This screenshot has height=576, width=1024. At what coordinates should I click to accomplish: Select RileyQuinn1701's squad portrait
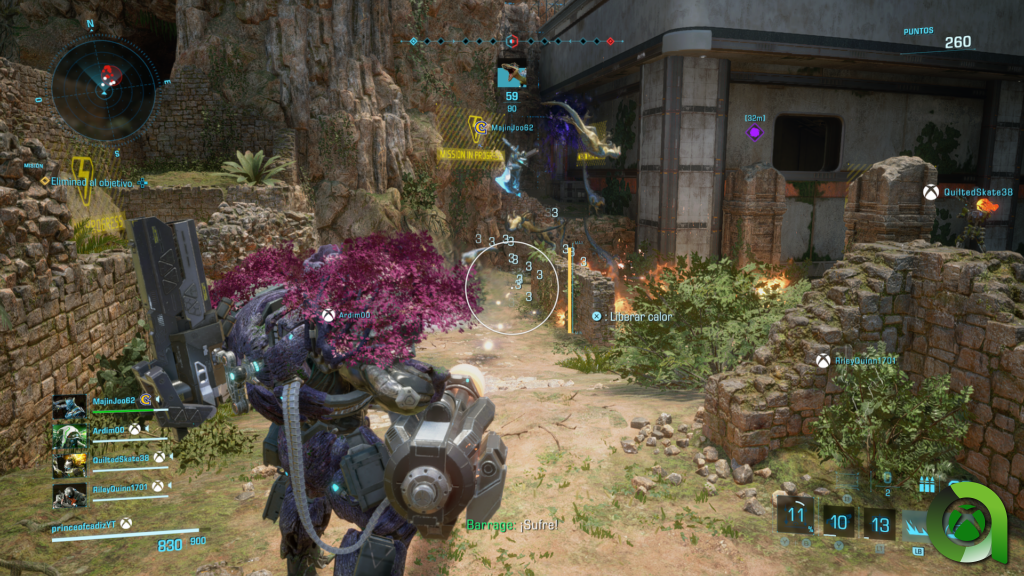pyautogui.click(x=70, y=494)
